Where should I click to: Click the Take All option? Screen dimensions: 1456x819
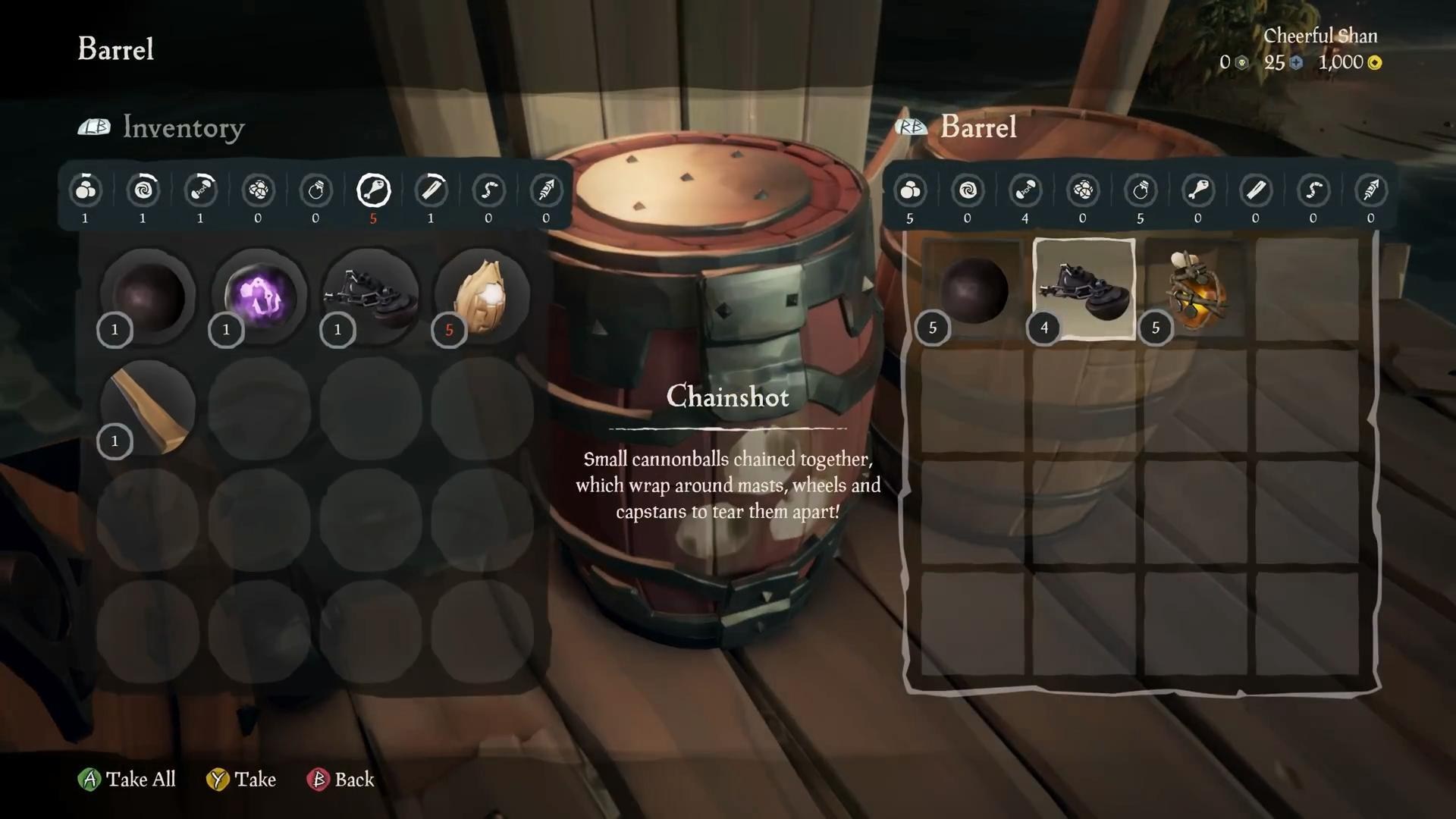coord(127,780)
